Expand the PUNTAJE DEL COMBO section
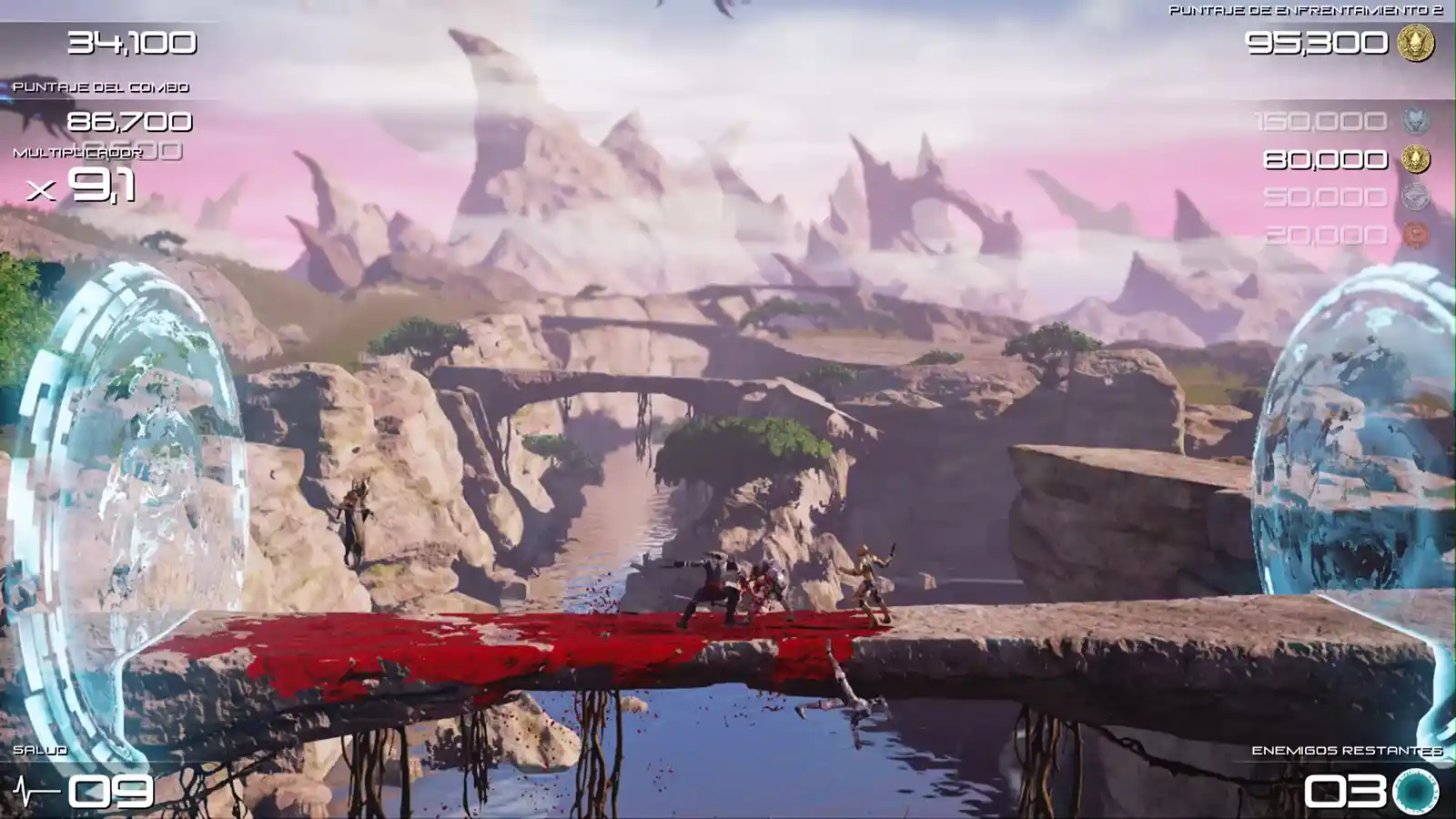Viewport: 1456px width, 819px height. (100, 89)
